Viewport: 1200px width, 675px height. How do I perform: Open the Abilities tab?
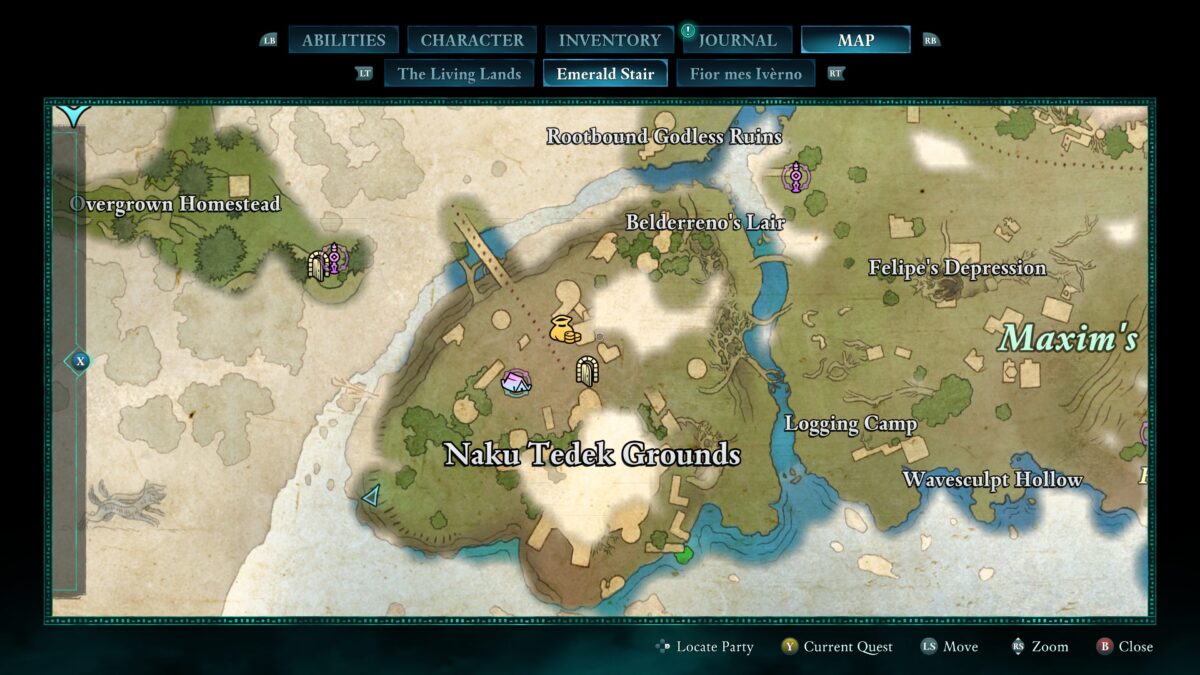coord(343,40)
